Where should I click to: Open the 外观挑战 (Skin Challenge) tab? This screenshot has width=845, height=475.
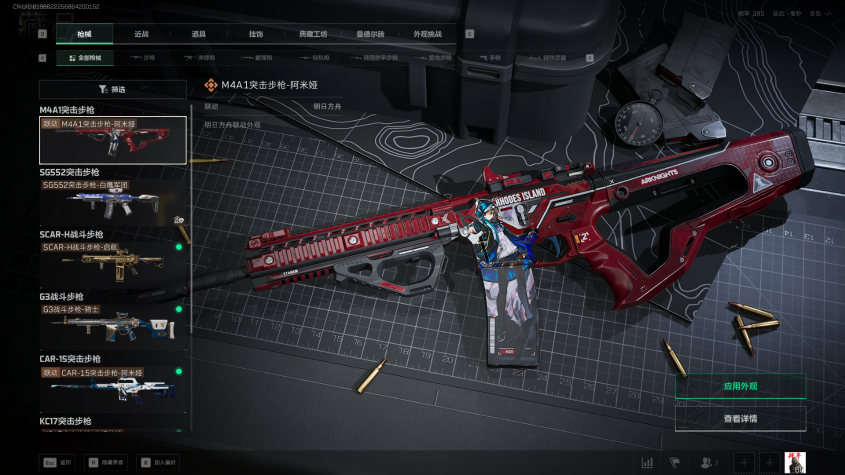427,33
